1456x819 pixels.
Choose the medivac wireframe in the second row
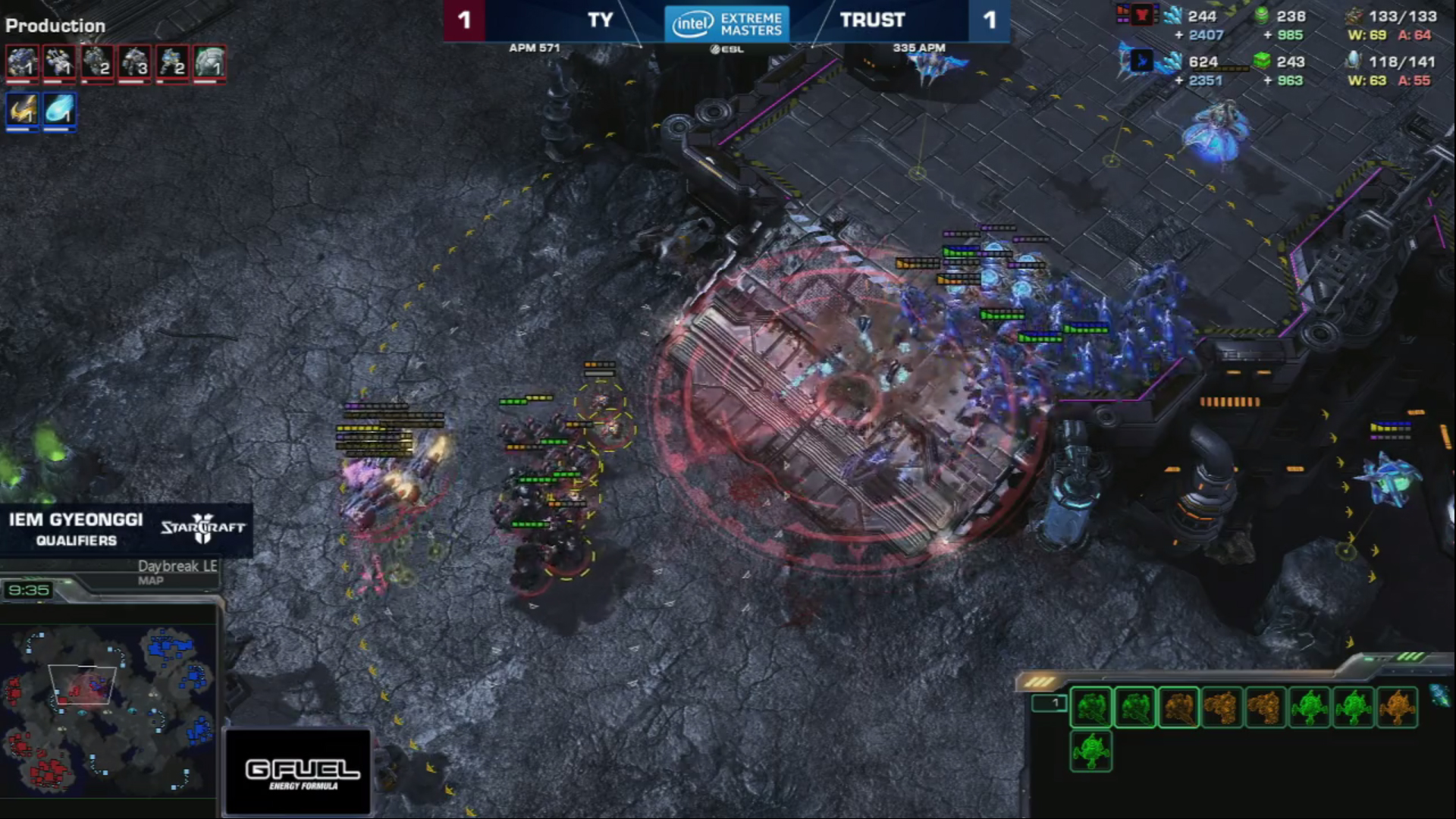click(x=1091, y=751)
